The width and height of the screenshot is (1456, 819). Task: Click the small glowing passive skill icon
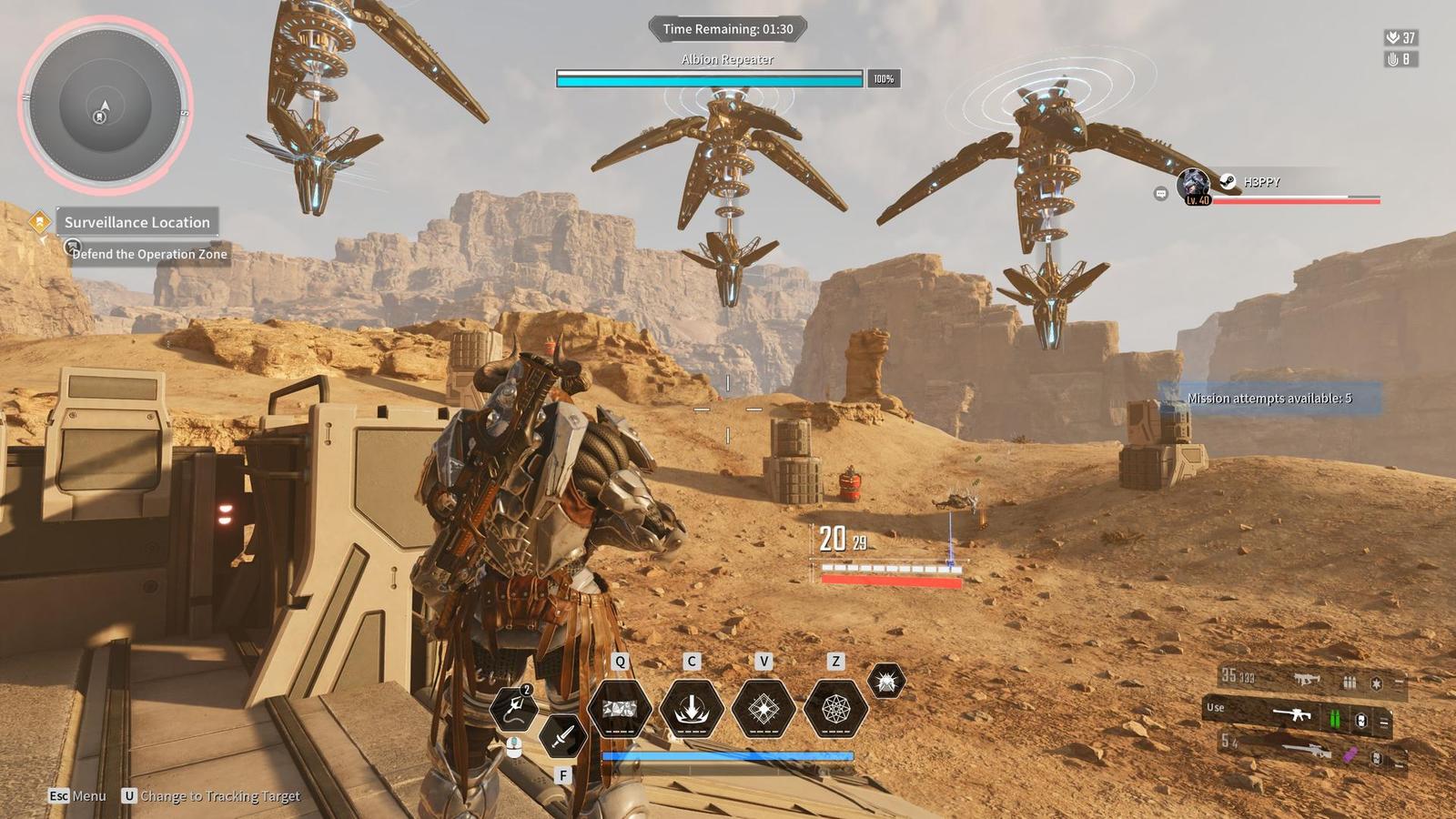(886, 681)
